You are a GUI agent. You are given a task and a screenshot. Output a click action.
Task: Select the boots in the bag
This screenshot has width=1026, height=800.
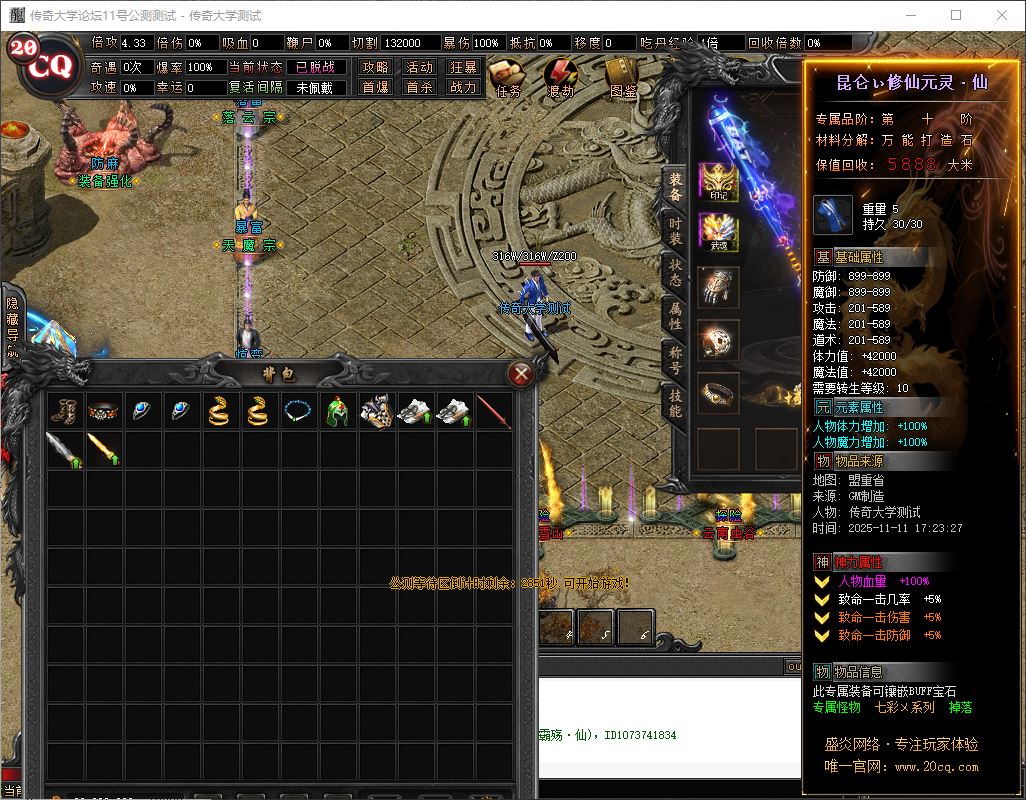coord(63,411)
